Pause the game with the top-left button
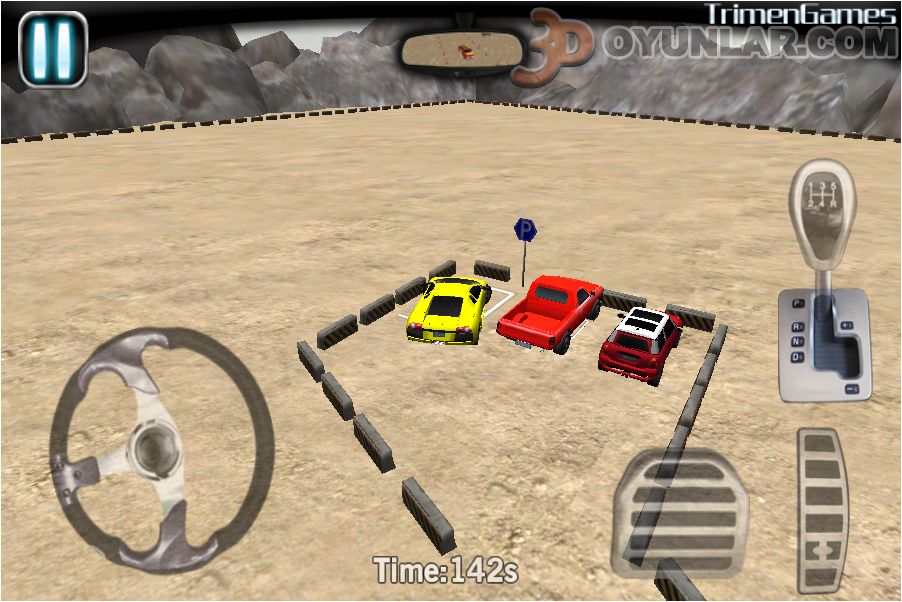902x602 pixels. pos(53,48)
